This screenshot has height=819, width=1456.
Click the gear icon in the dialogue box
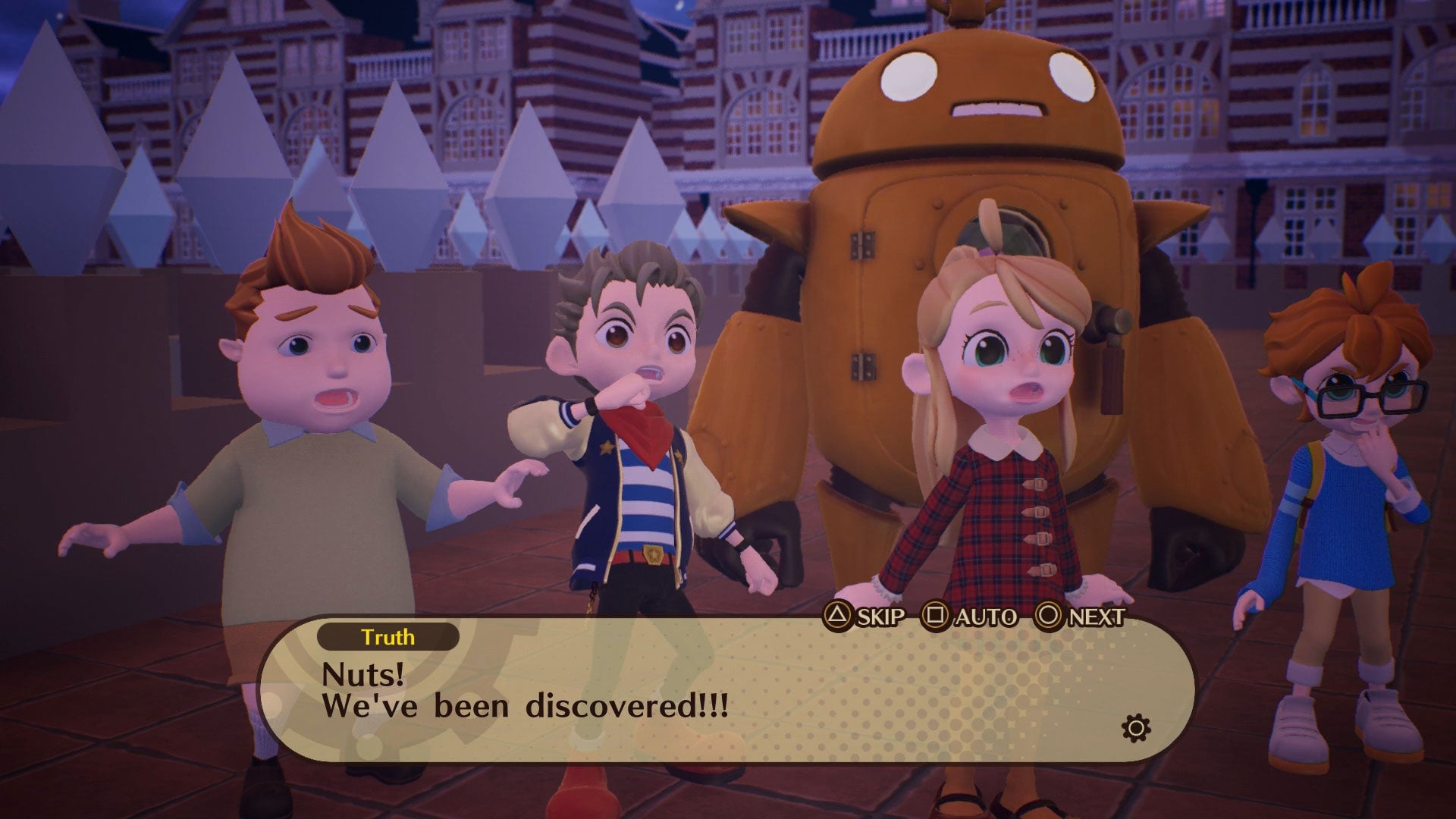coord(1135,730)
